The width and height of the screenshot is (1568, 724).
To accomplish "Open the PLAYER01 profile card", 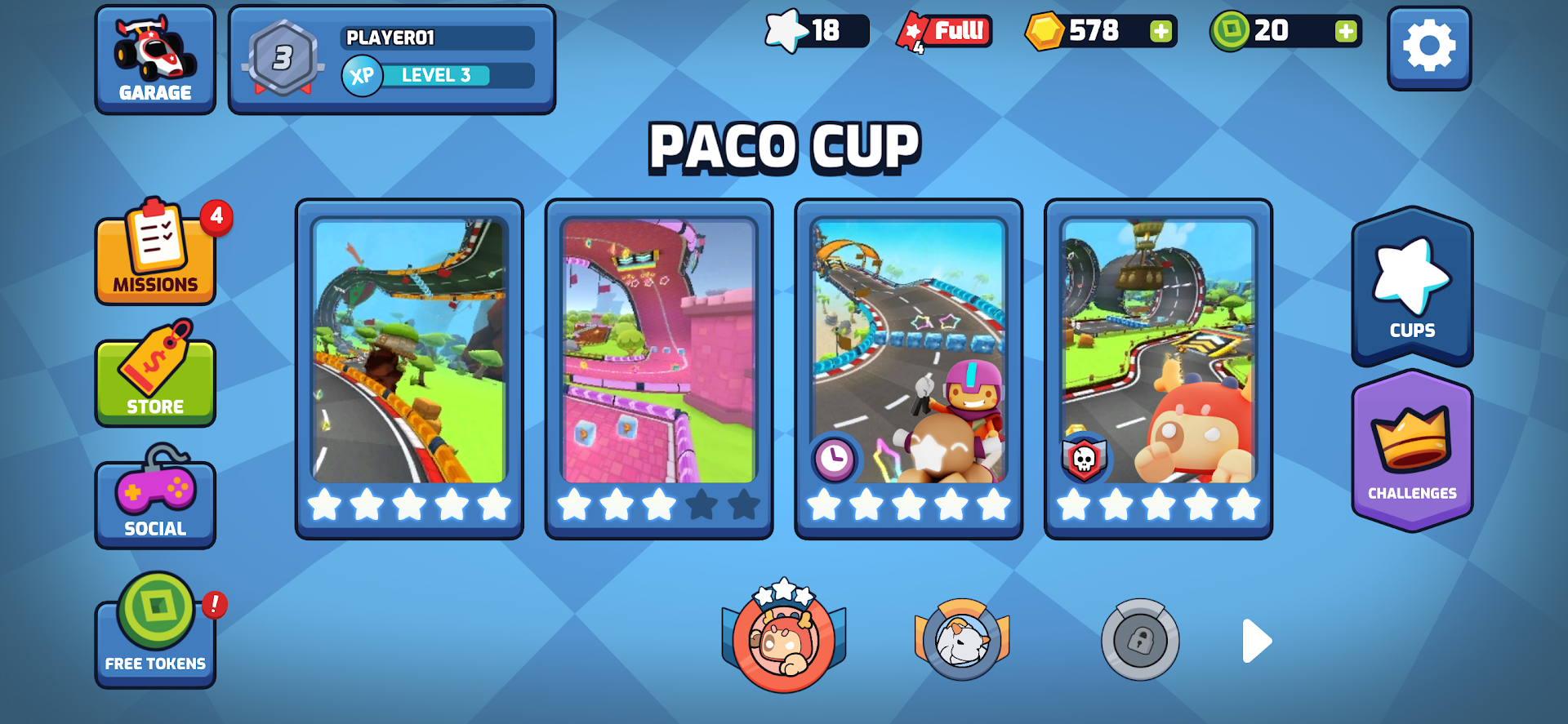I will tap(439, 37).
